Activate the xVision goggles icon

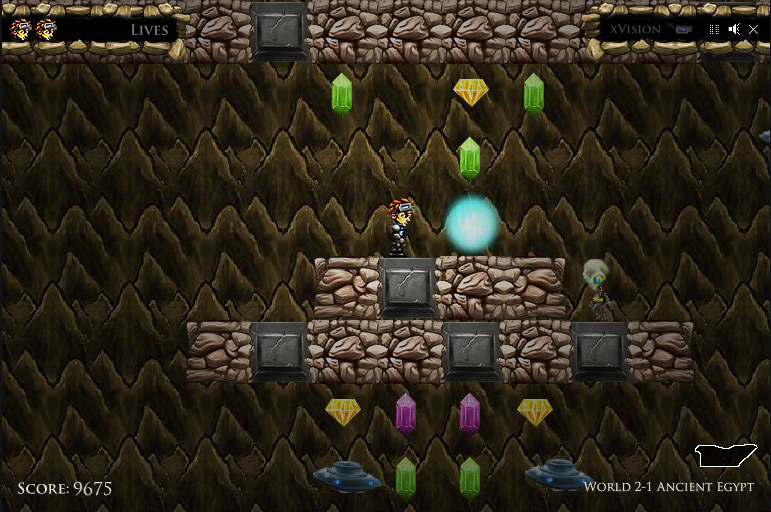684,29
